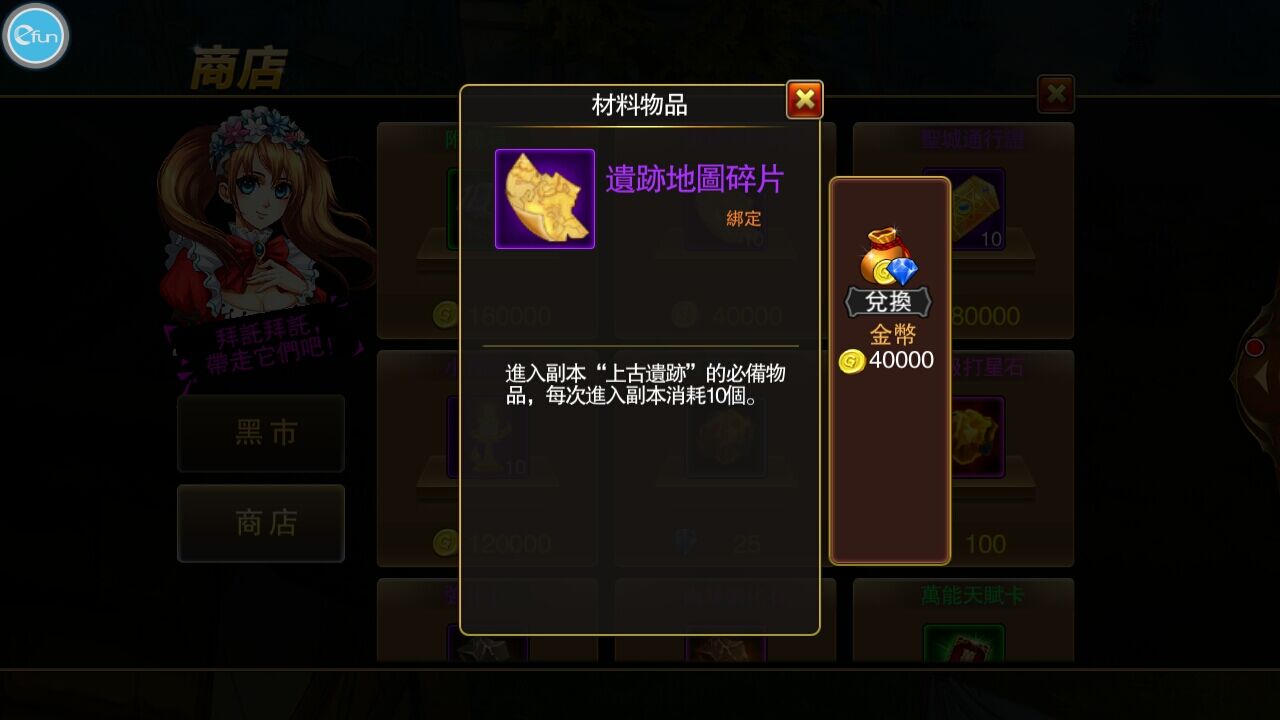Image resolution: width=1280 pixels, height=720 pixels.
Task: Close the shop window with its X button
Action: coord(1055,92)
